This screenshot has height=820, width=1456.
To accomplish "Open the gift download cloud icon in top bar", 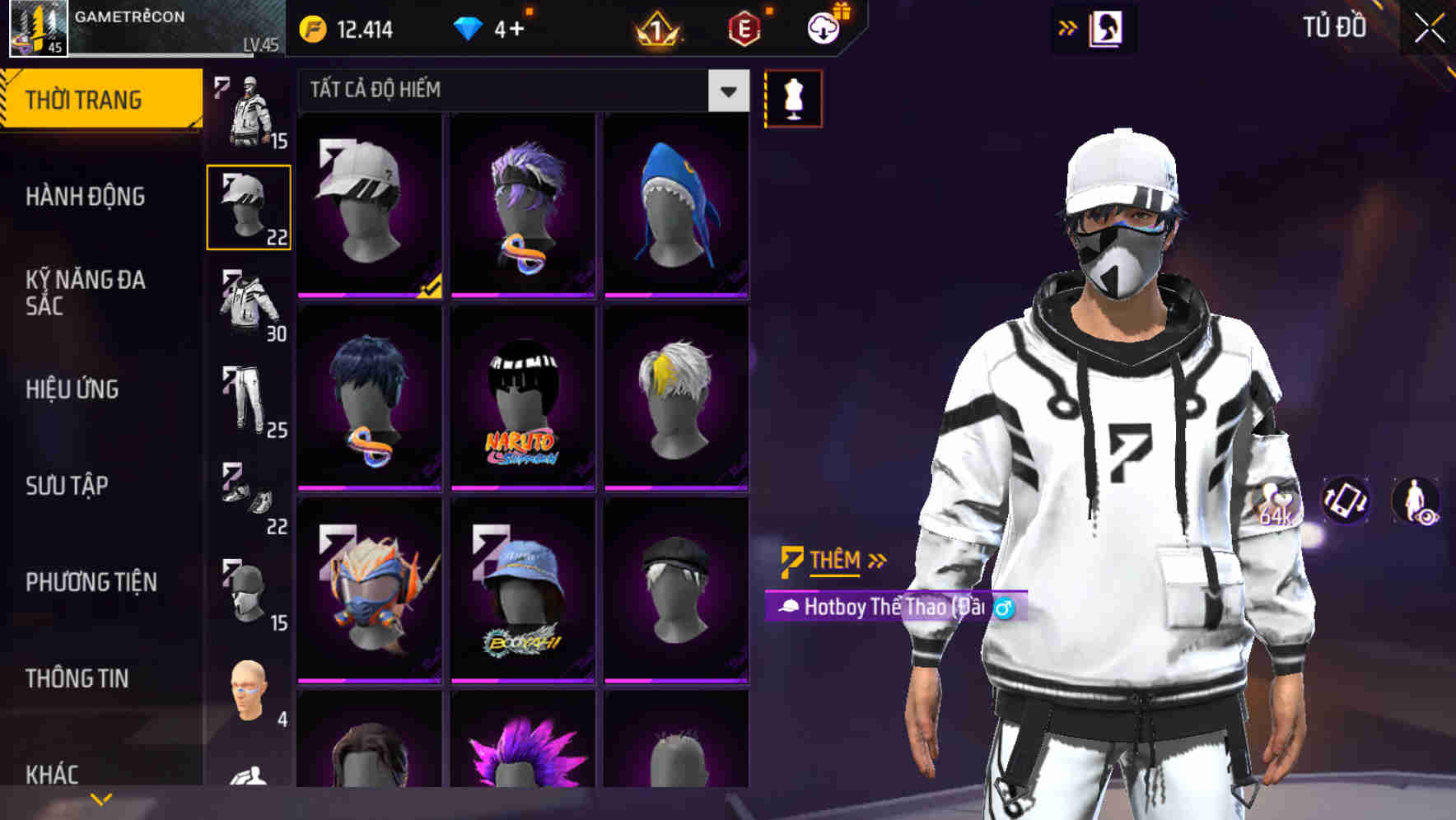I will coord(823,27).
